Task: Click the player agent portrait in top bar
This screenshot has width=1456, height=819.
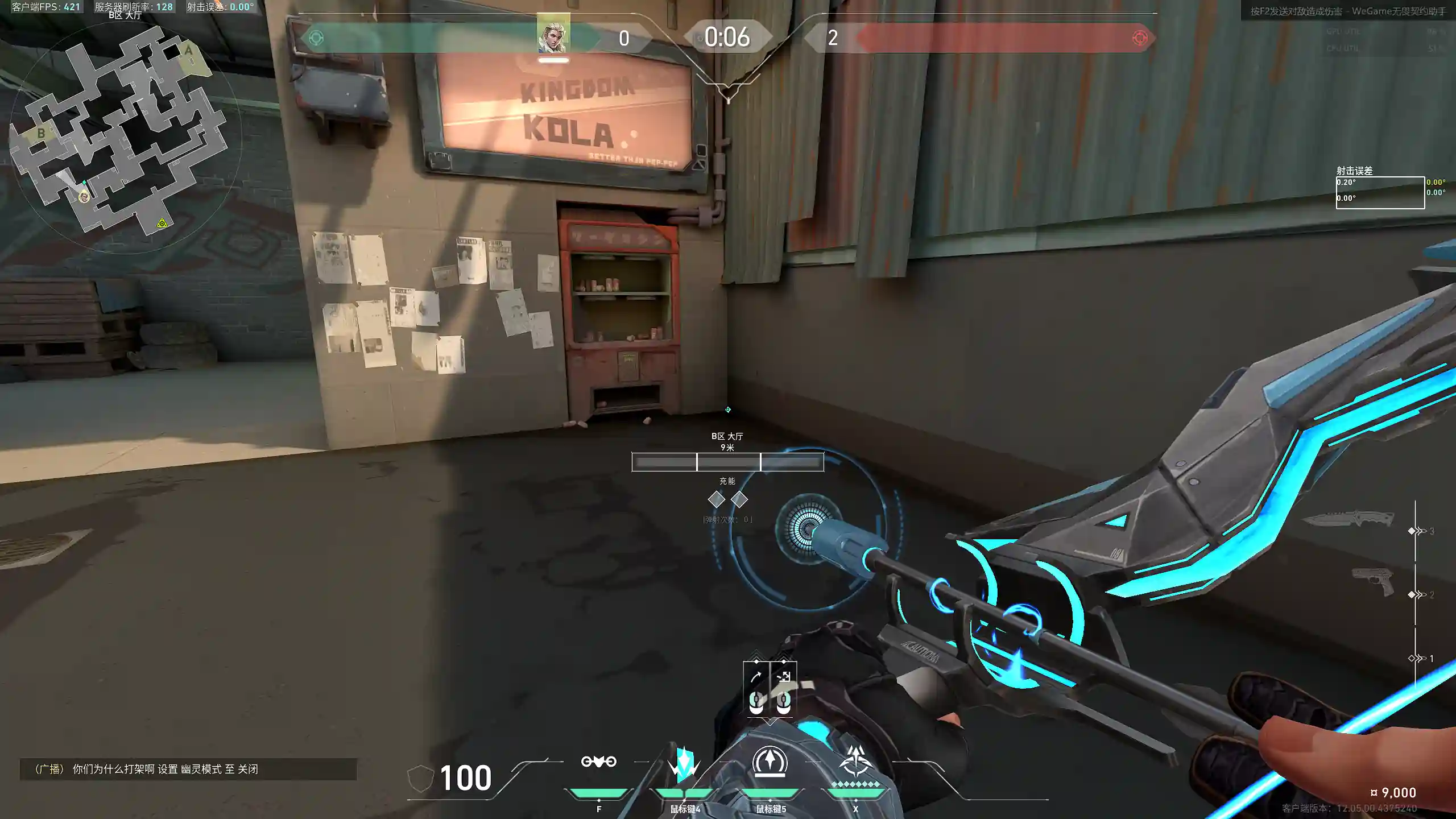Action: [553, 36]
